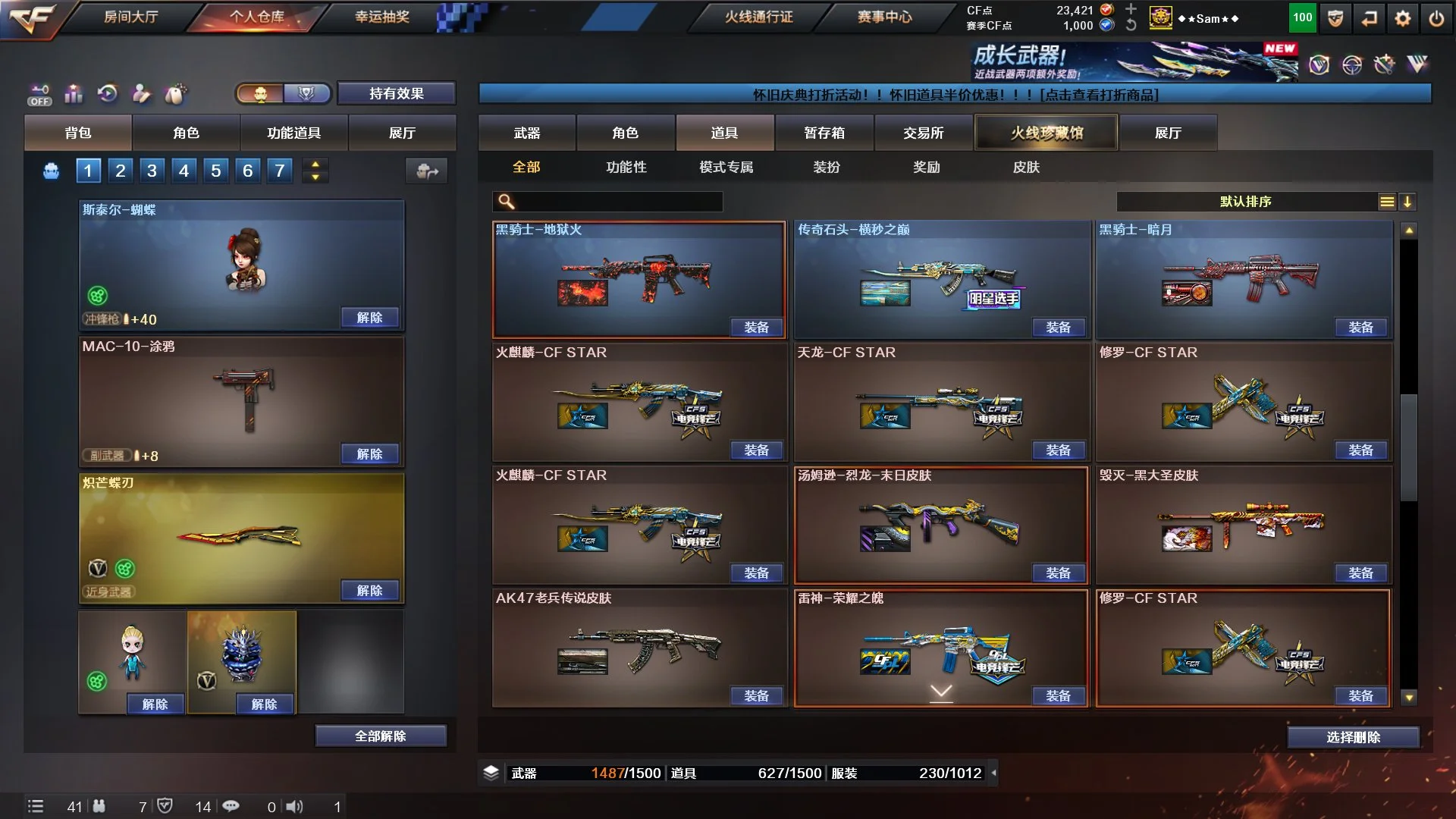The image size is (1456, 819).
Task: Equip the 黑骑士-地狱火 rifle
Action: click(756, 327)
